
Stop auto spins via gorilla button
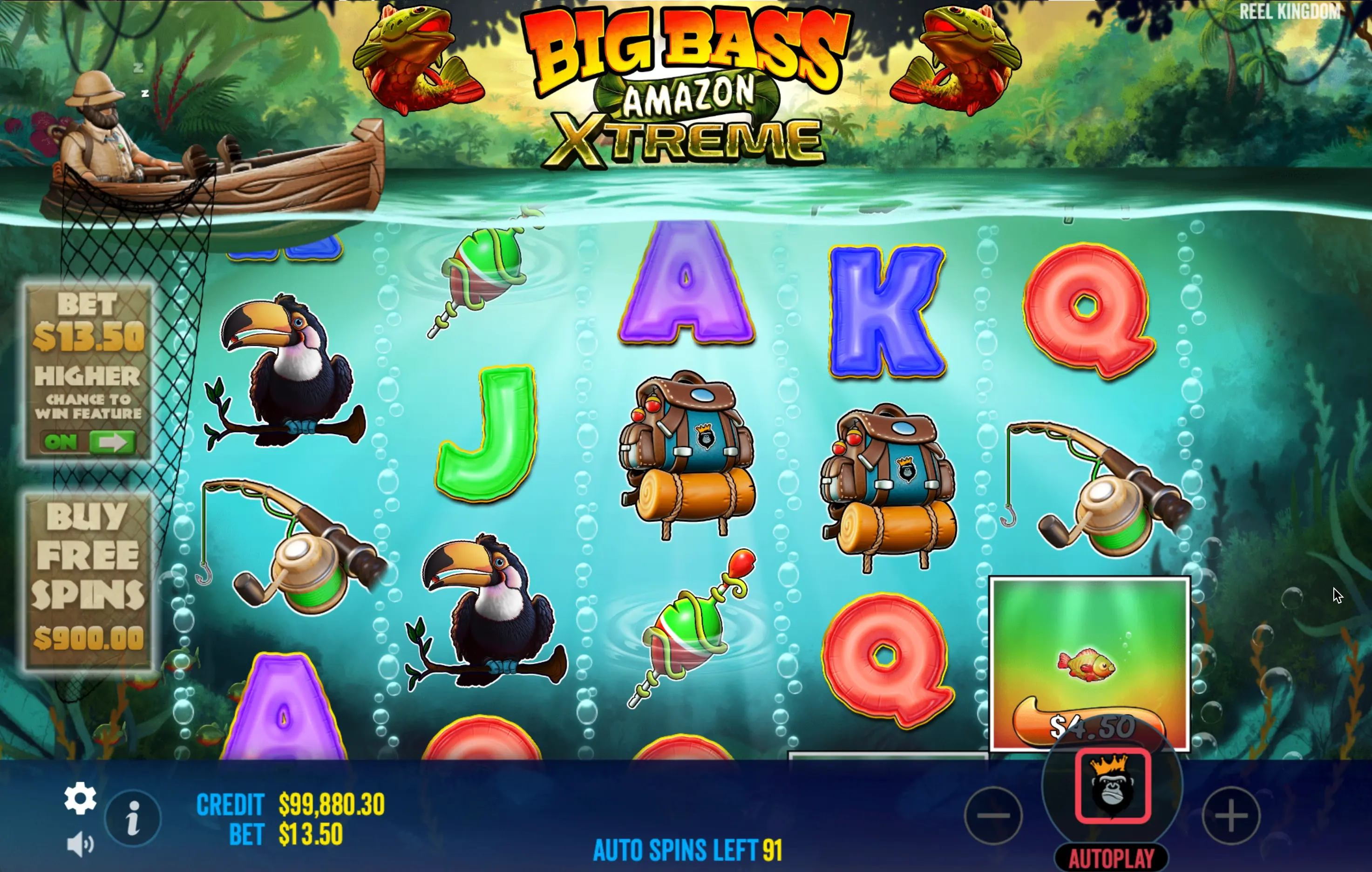(x=1112, y=786)
